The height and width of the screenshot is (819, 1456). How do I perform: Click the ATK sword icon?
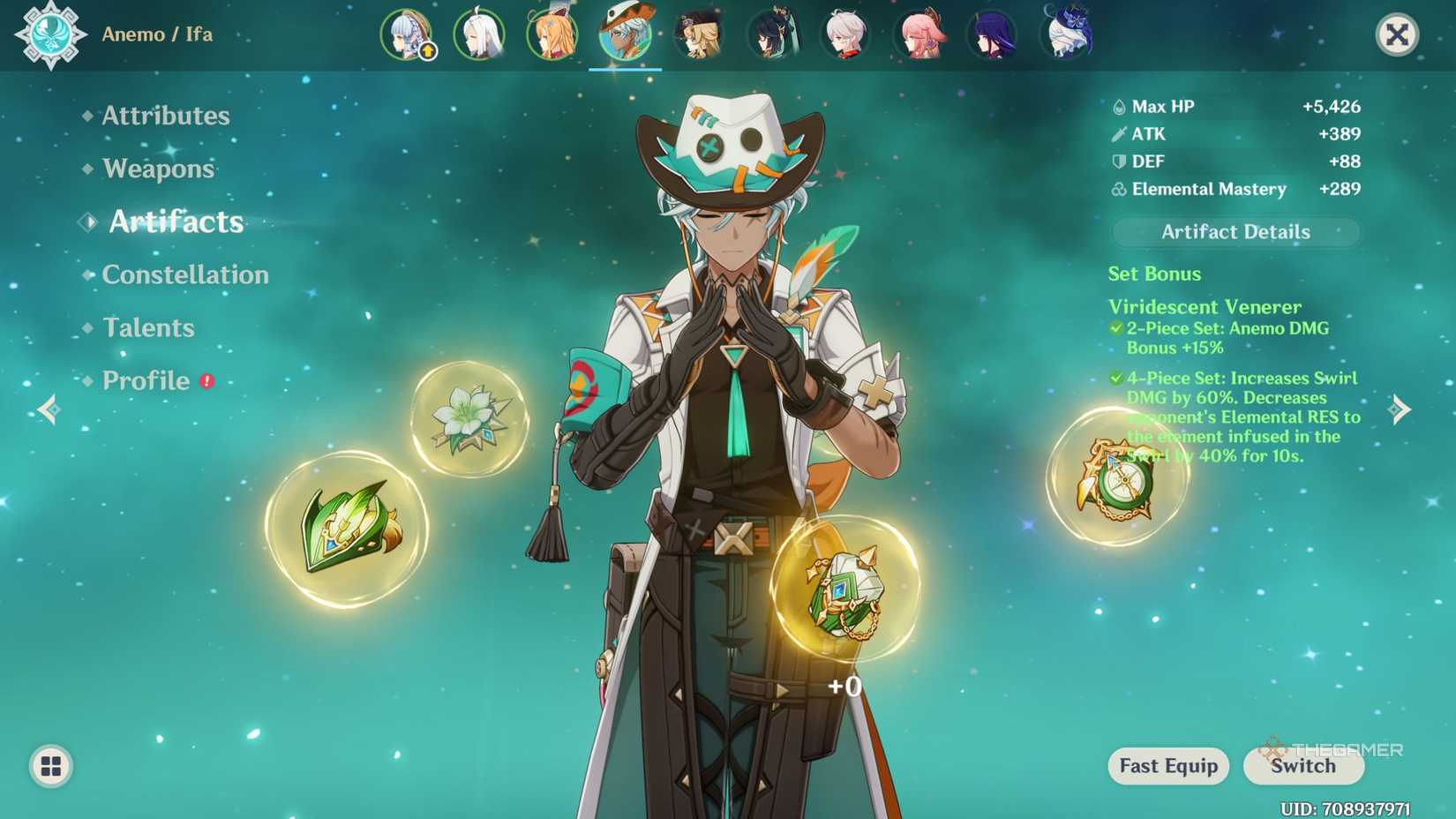[x=1119, y=133]
